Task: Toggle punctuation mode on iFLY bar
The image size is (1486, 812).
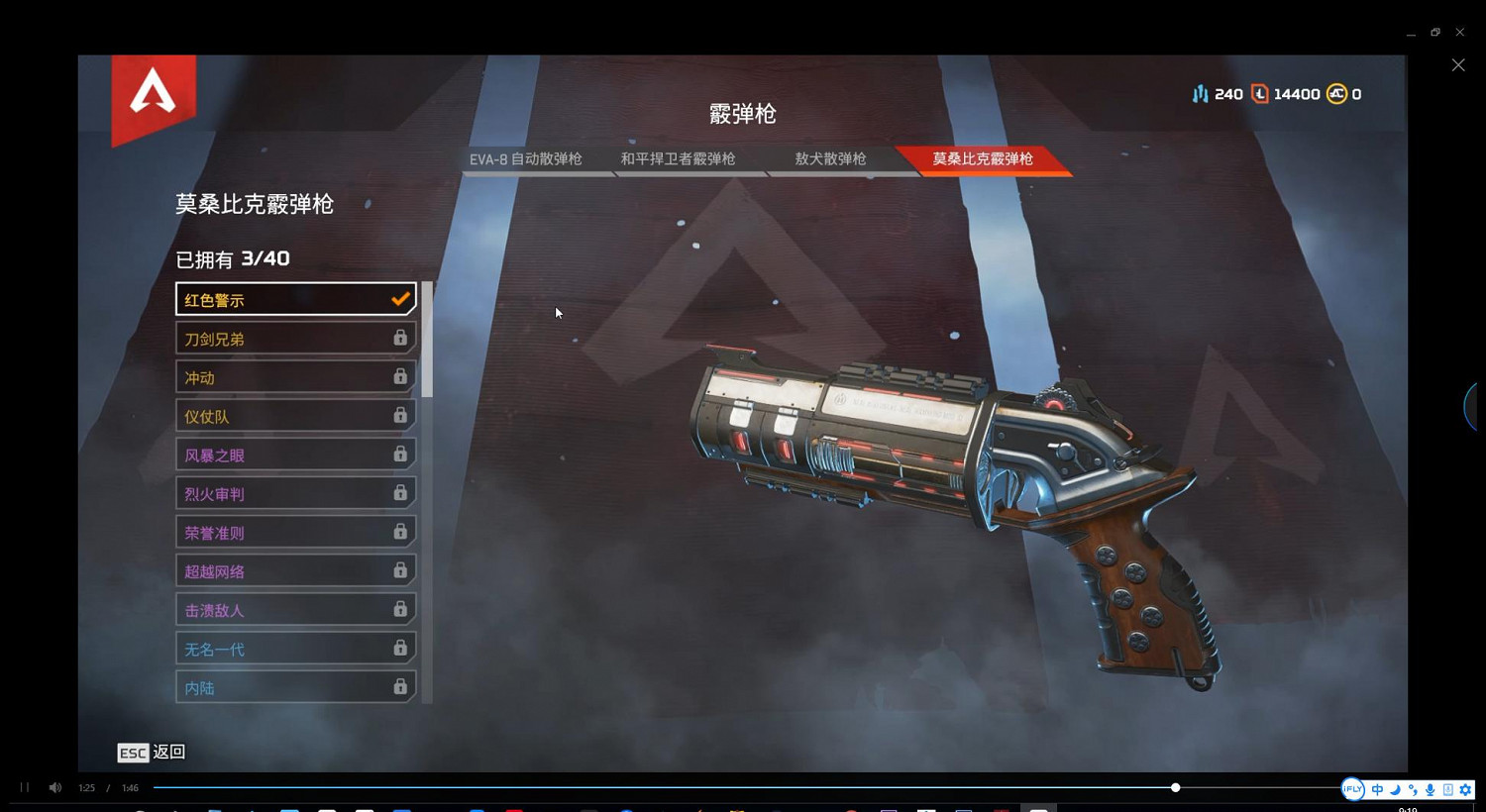Action: coord(1412,790)
